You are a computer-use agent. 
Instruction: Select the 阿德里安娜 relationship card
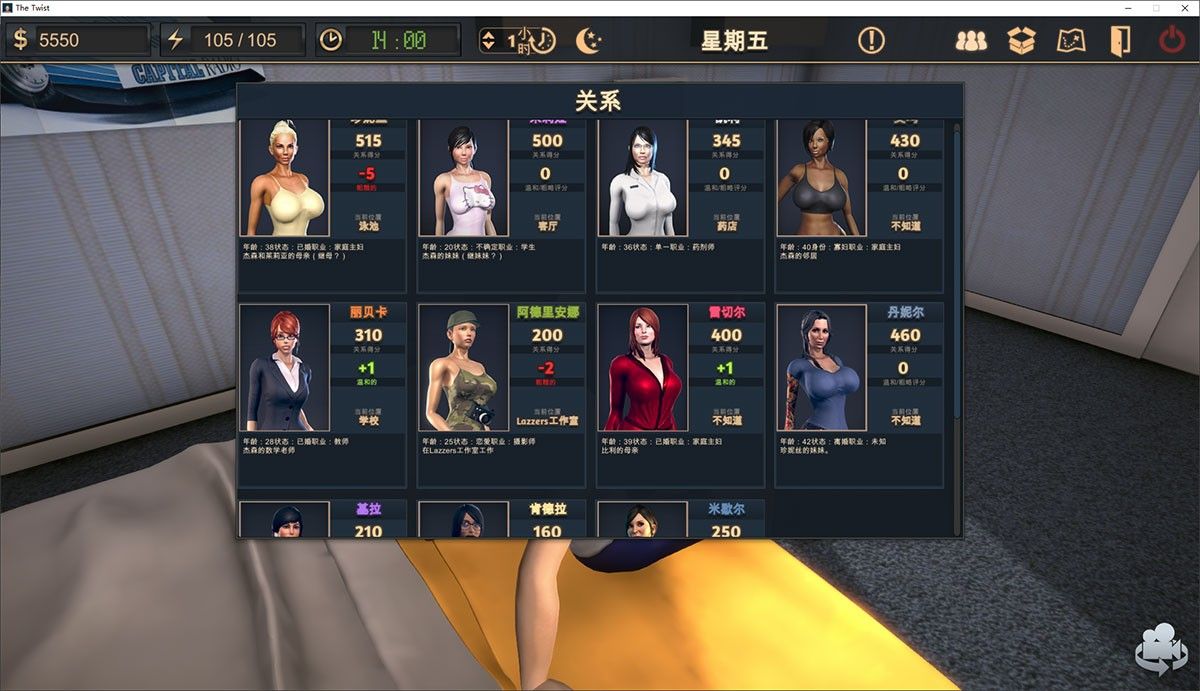[501, 394]
